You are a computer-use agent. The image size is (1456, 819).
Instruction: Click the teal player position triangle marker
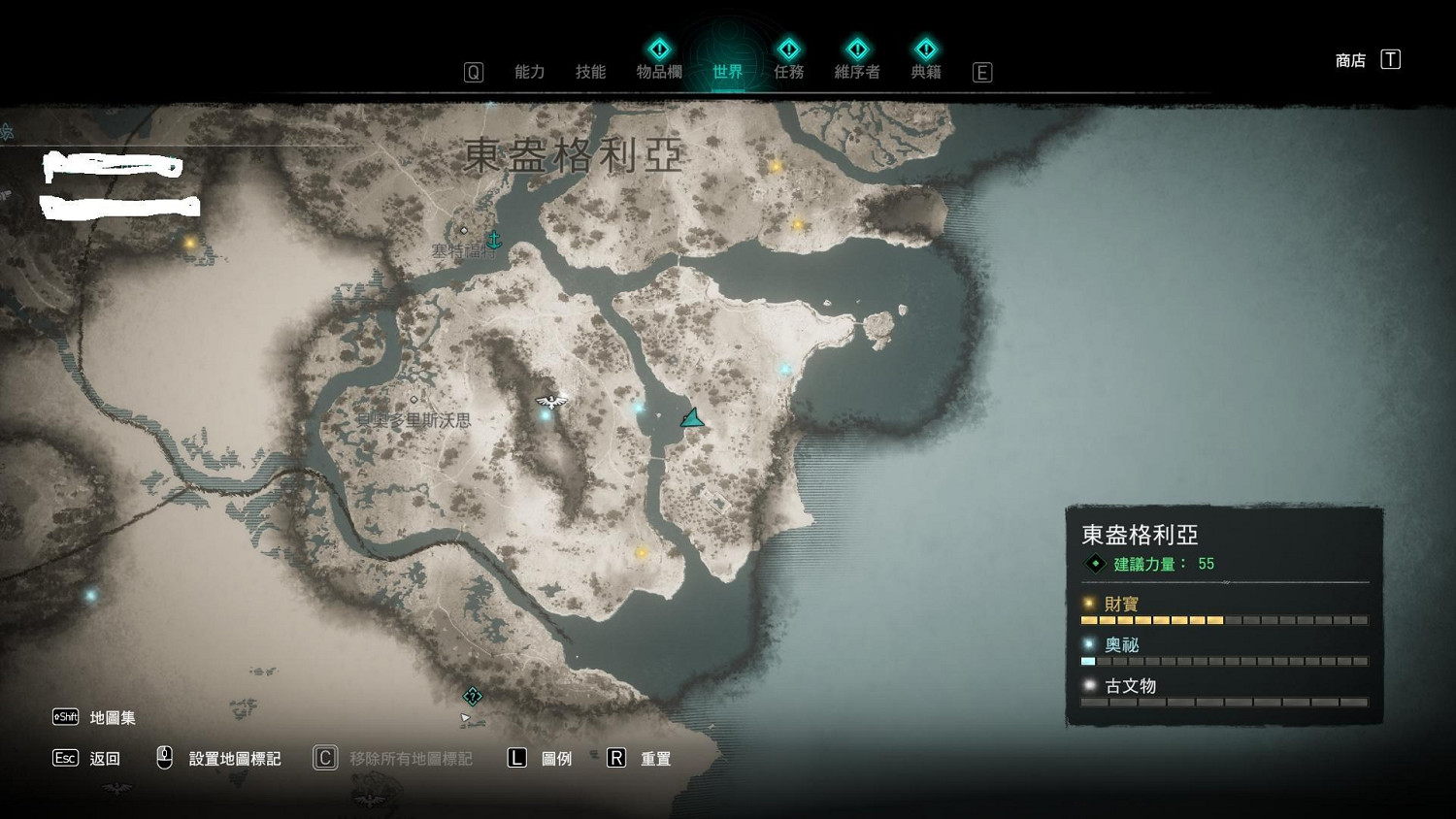691,417
